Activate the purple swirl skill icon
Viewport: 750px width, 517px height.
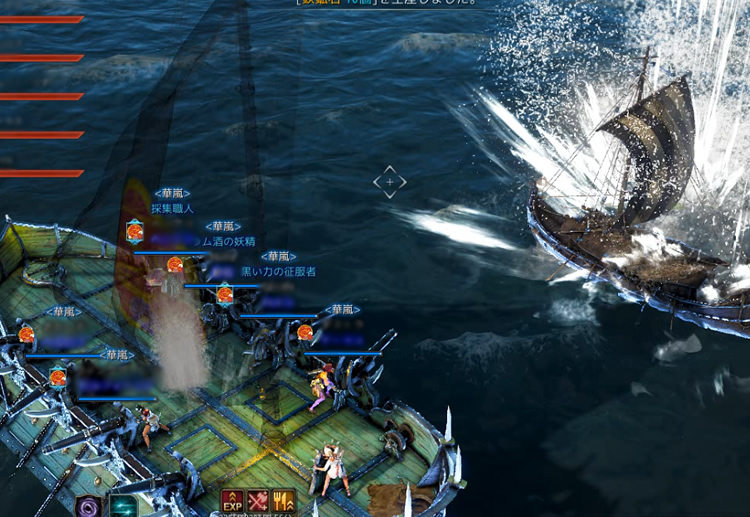pyautogui.click(x=89, y=507)
